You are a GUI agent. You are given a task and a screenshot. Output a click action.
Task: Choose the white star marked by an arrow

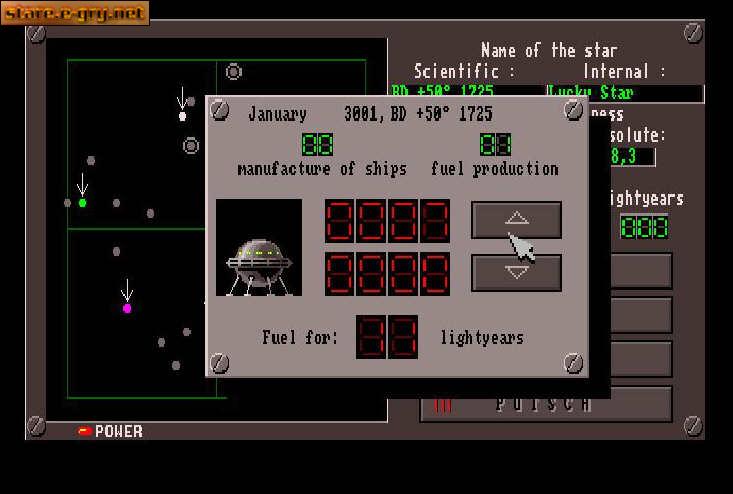(x=182, y=116)
